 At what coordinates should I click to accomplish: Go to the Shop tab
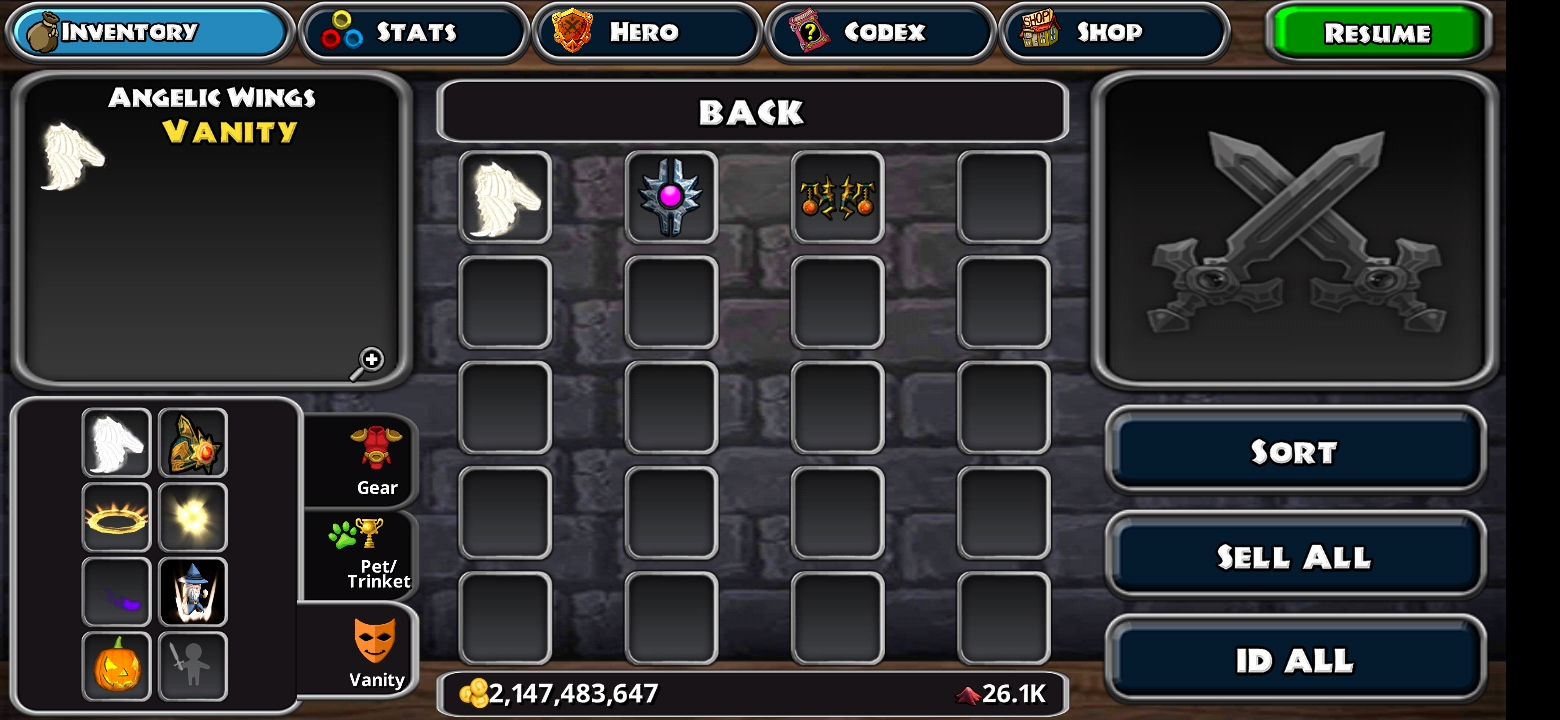click(x=1113, y=32)
